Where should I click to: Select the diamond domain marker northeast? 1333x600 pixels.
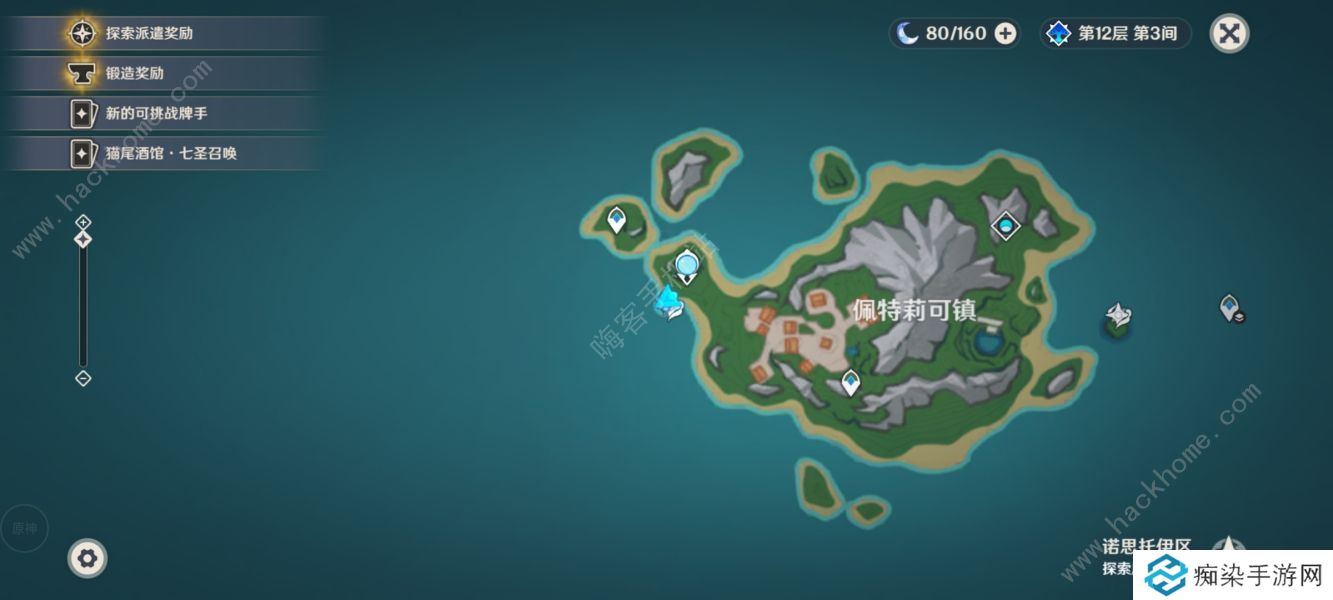pos(1005,227)
